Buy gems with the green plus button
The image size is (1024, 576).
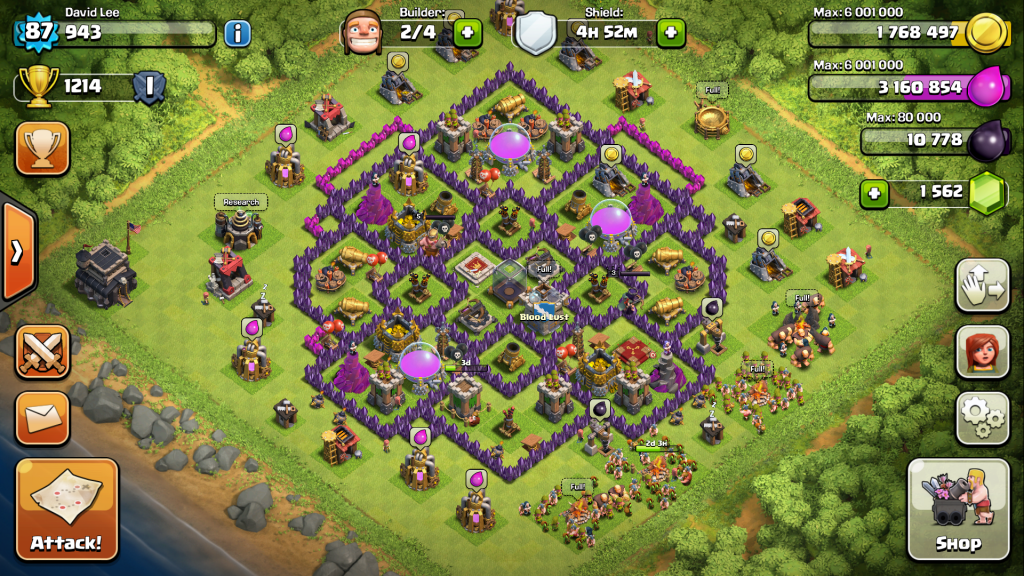coord(874,192)
